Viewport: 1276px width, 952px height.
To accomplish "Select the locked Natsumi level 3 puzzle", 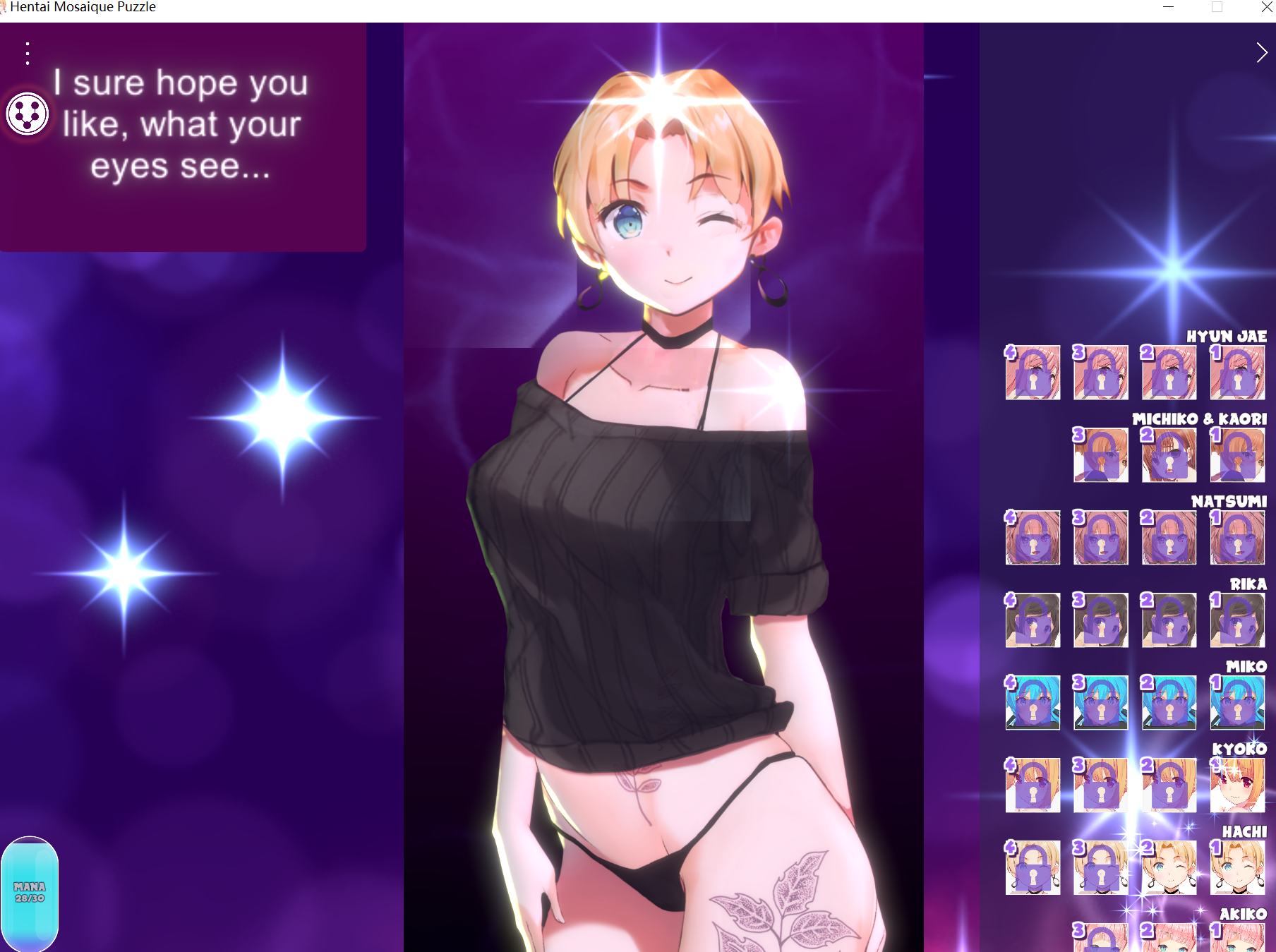I will (1100, 538).
